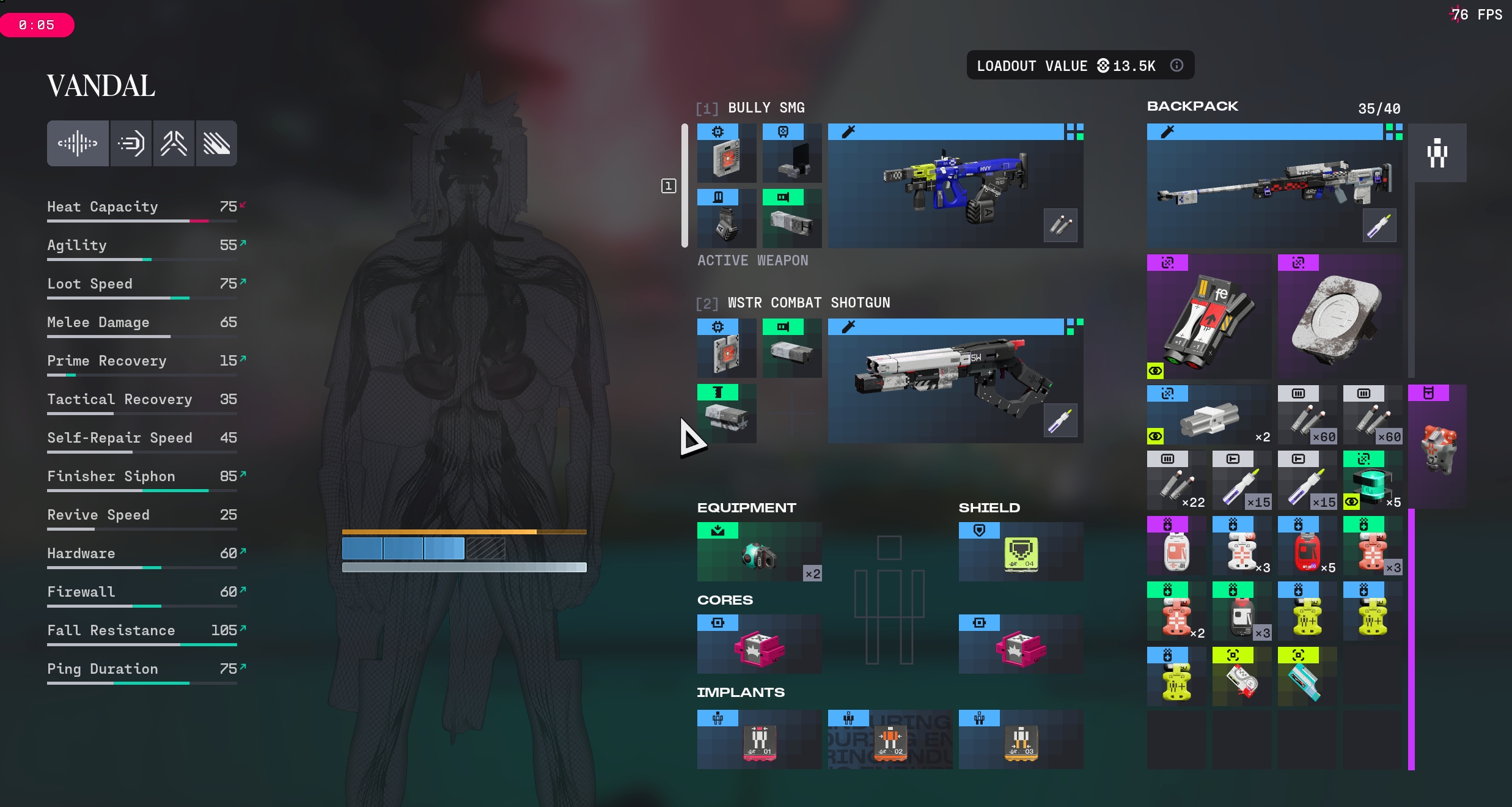Open the character figure tab beside the backpack
1512x807 pixels.
coord(1437,153)
